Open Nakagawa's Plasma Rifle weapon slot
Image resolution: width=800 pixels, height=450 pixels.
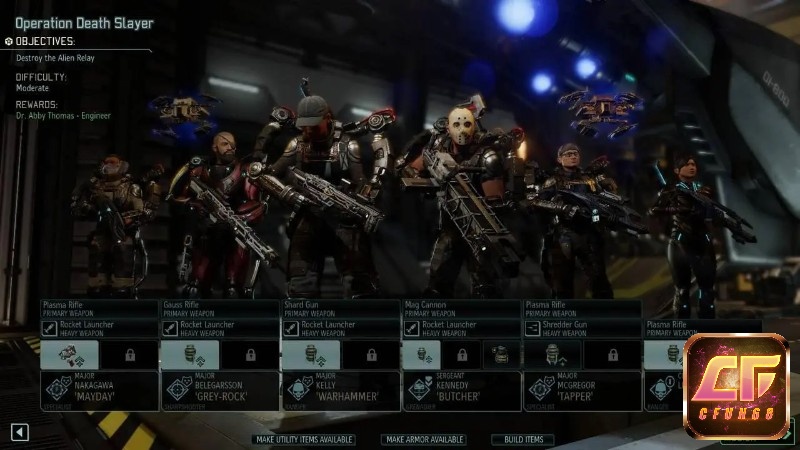tap(99, 309)
